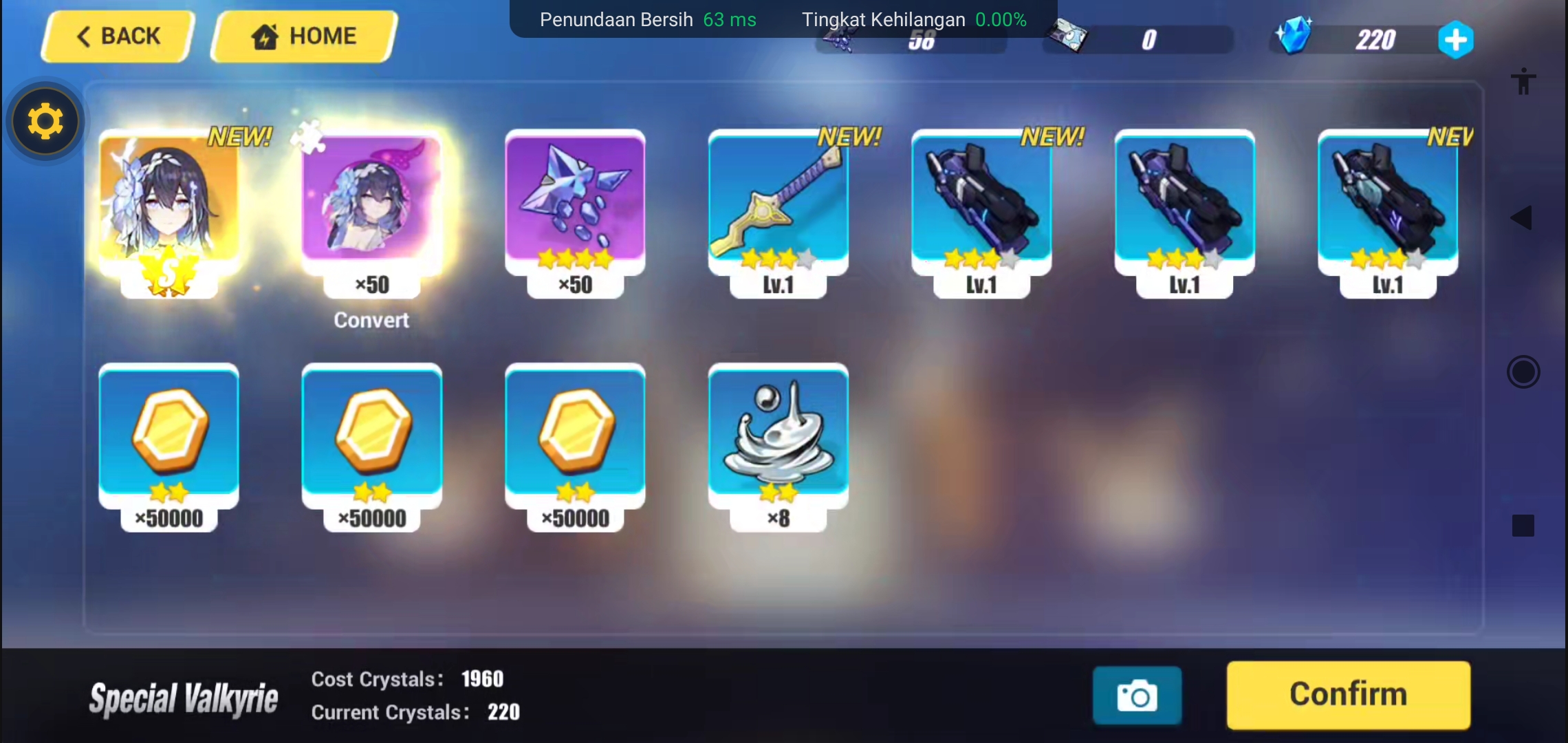Image resolution: width=1568 pixels, height=743 pixels.
Task: Click the supply card counter showing 0
Action: 1137,39
